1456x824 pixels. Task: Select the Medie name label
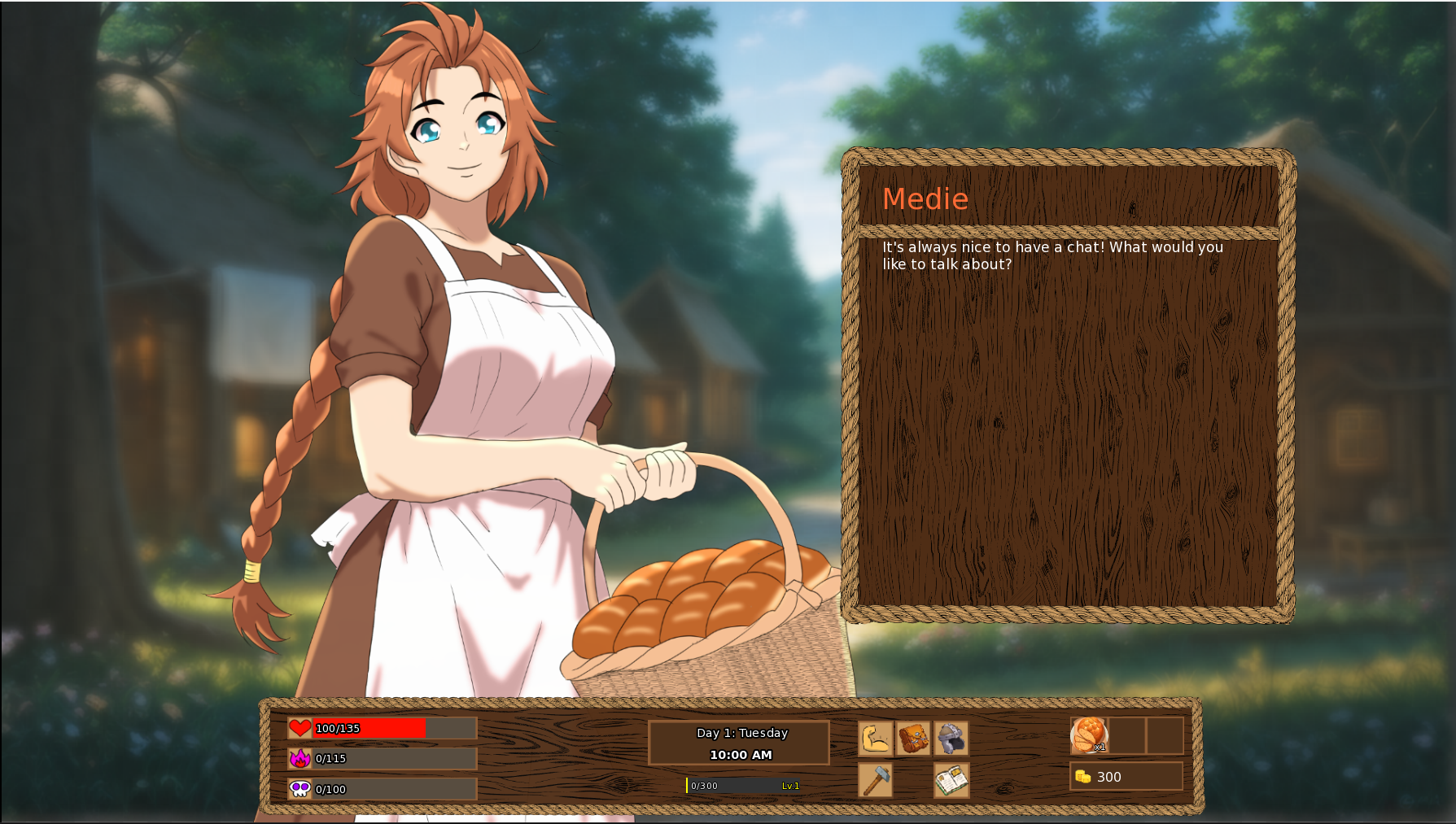click(925, 199)
